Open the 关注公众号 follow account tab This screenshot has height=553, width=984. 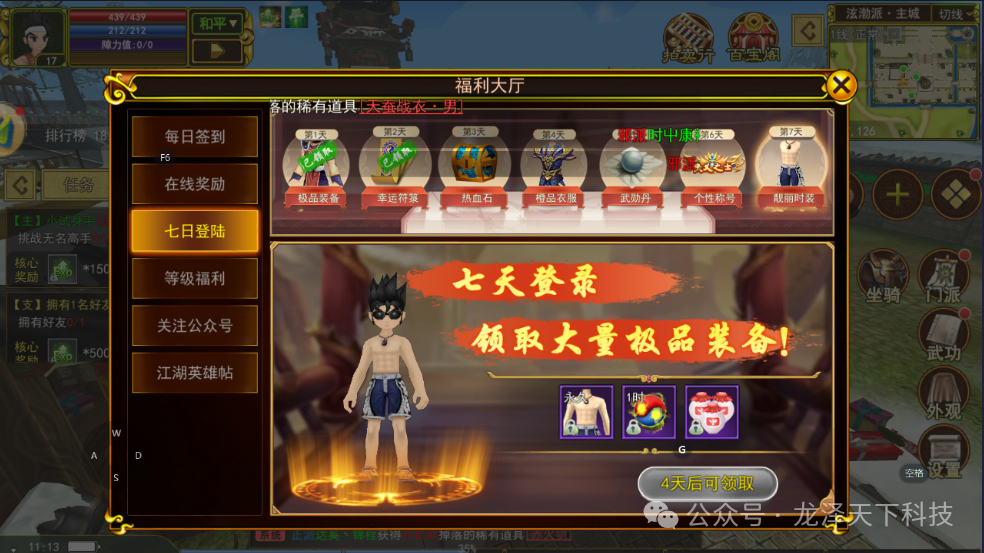coord(194,325)
